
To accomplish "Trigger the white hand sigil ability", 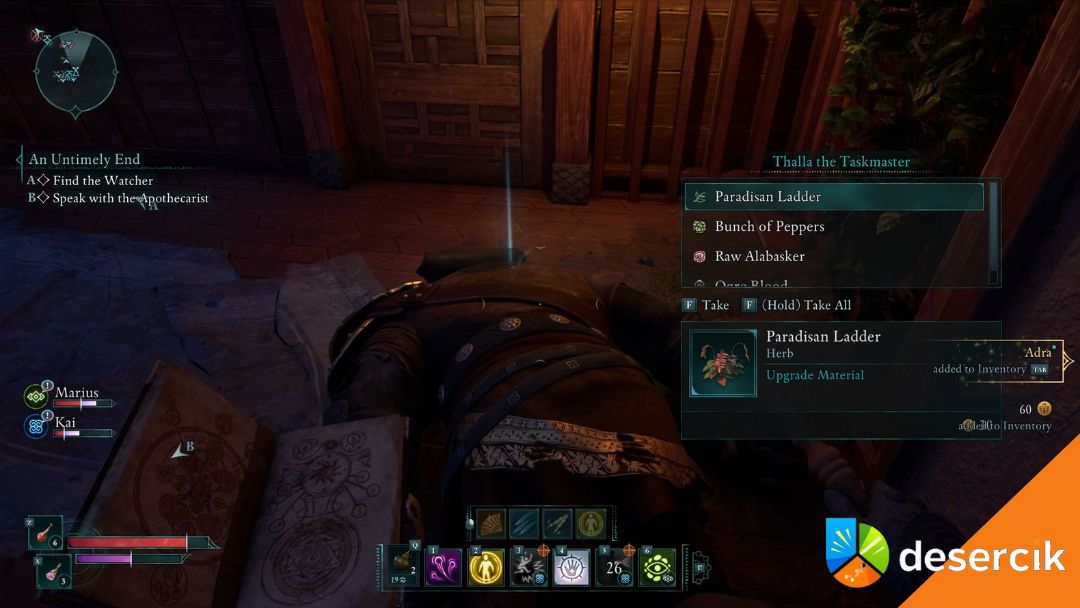I will (x=572, y=567).
